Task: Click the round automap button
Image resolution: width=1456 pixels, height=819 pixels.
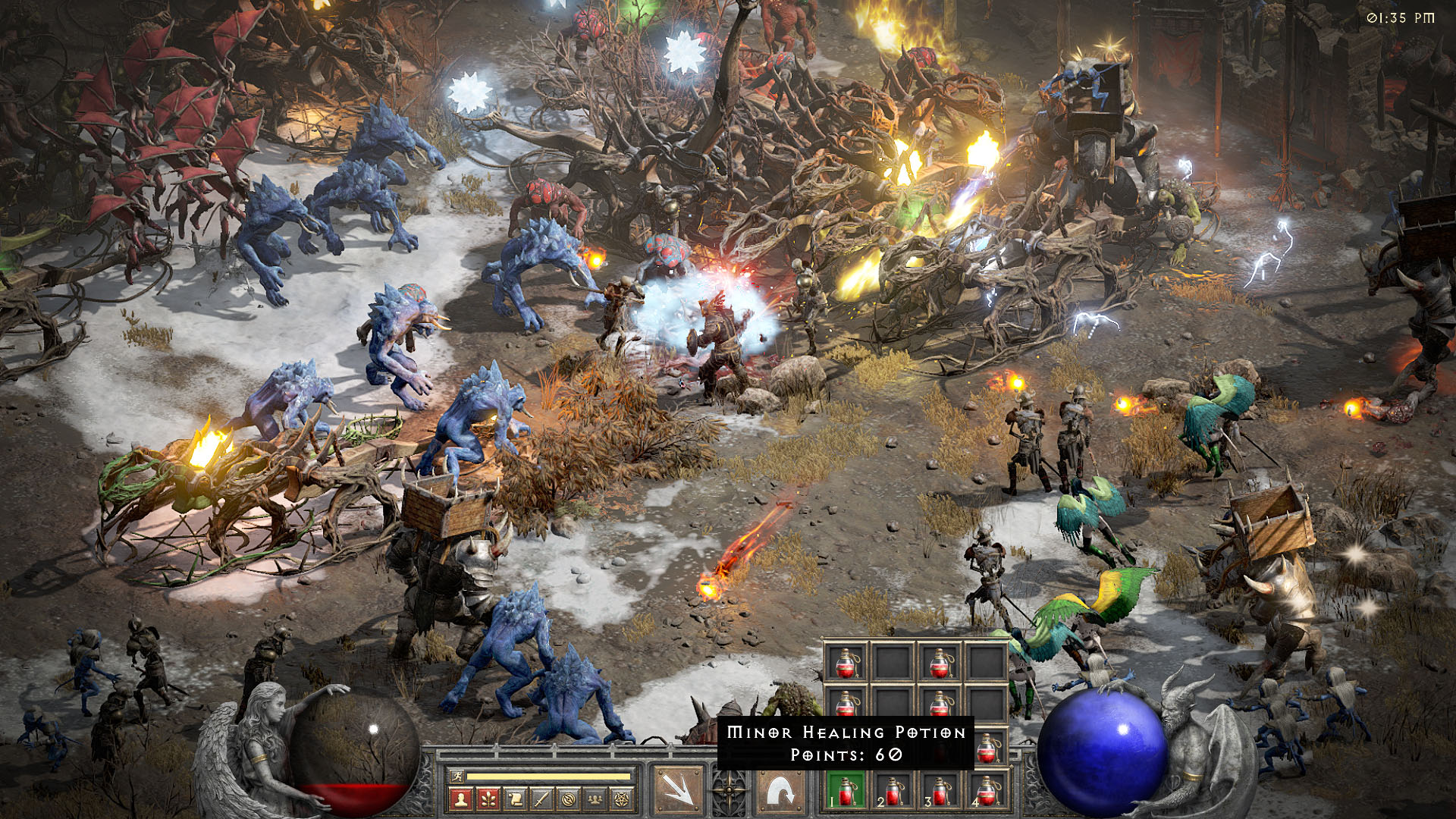Action: coord(569,799)
